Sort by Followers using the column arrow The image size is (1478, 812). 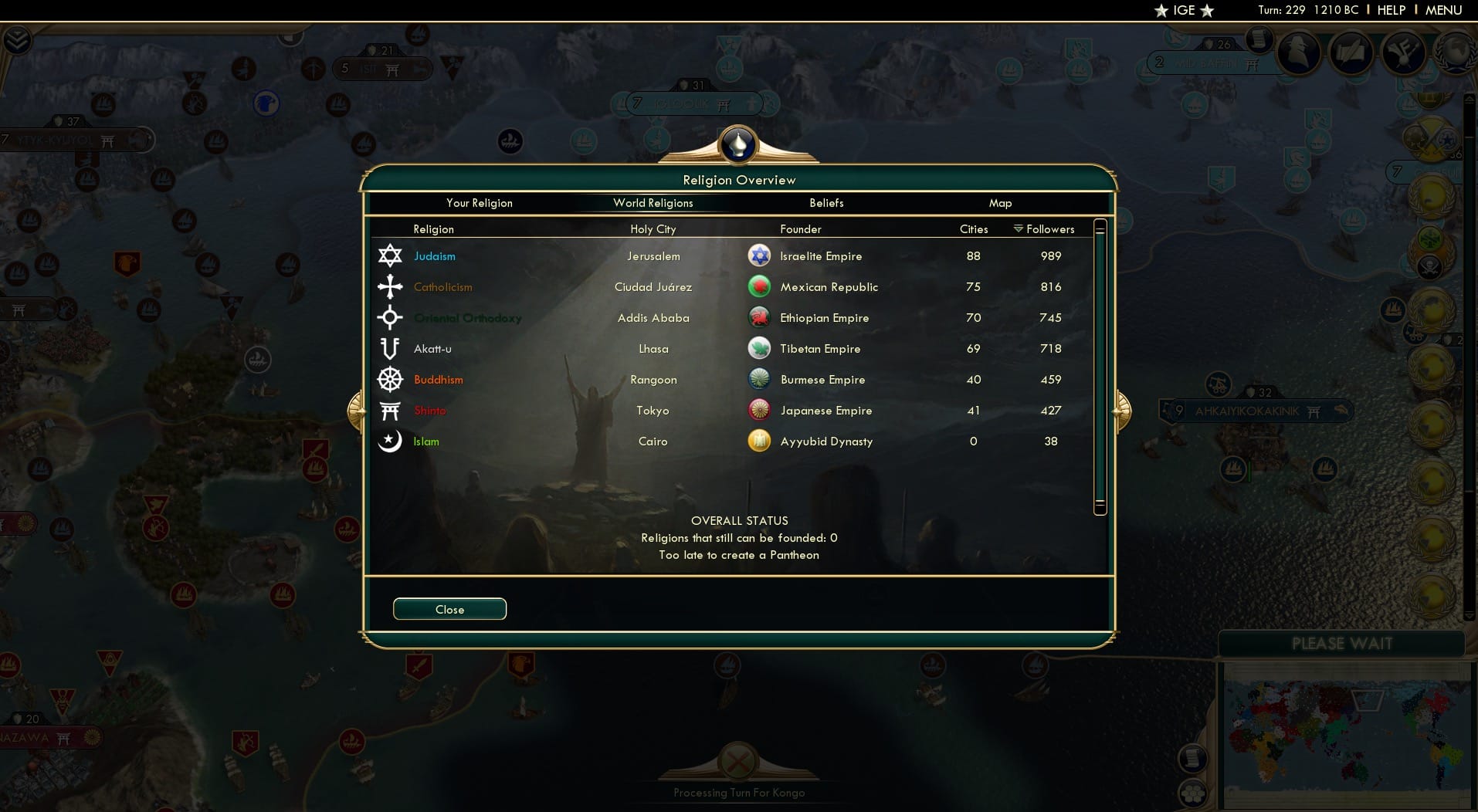pyautogui.click(x=1019, y=228)
